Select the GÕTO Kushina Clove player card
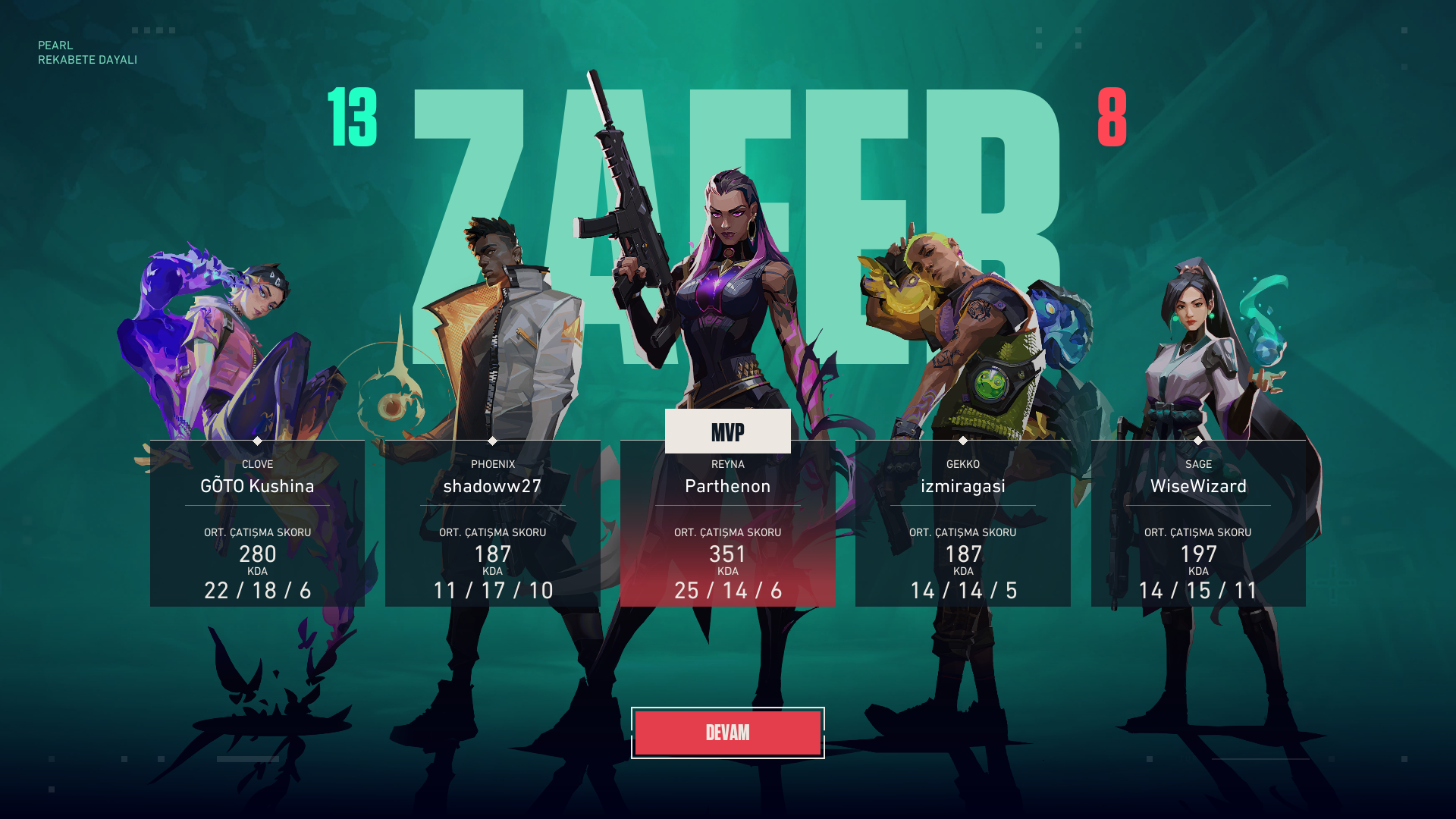The width and height of the screenshot is (1456, 819). [257, 523]
